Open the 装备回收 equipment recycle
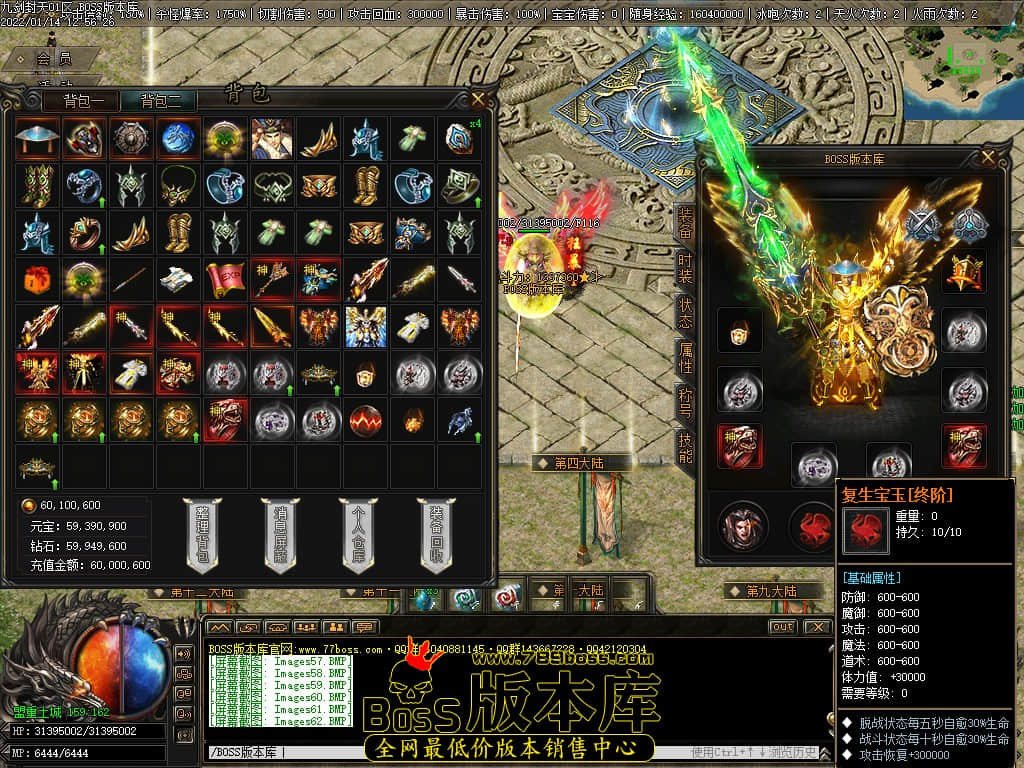 (x=436, y=536)
